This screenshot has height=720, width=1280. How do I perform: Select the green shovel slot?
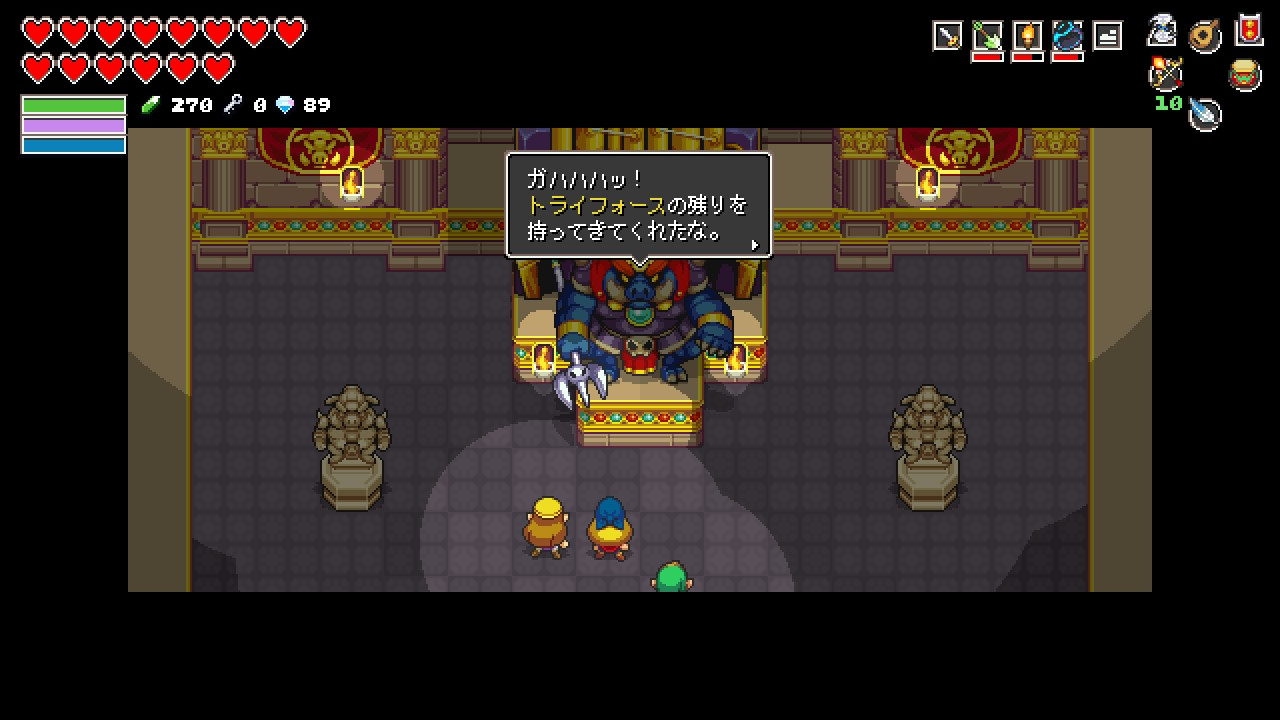(x=987, y=37)
